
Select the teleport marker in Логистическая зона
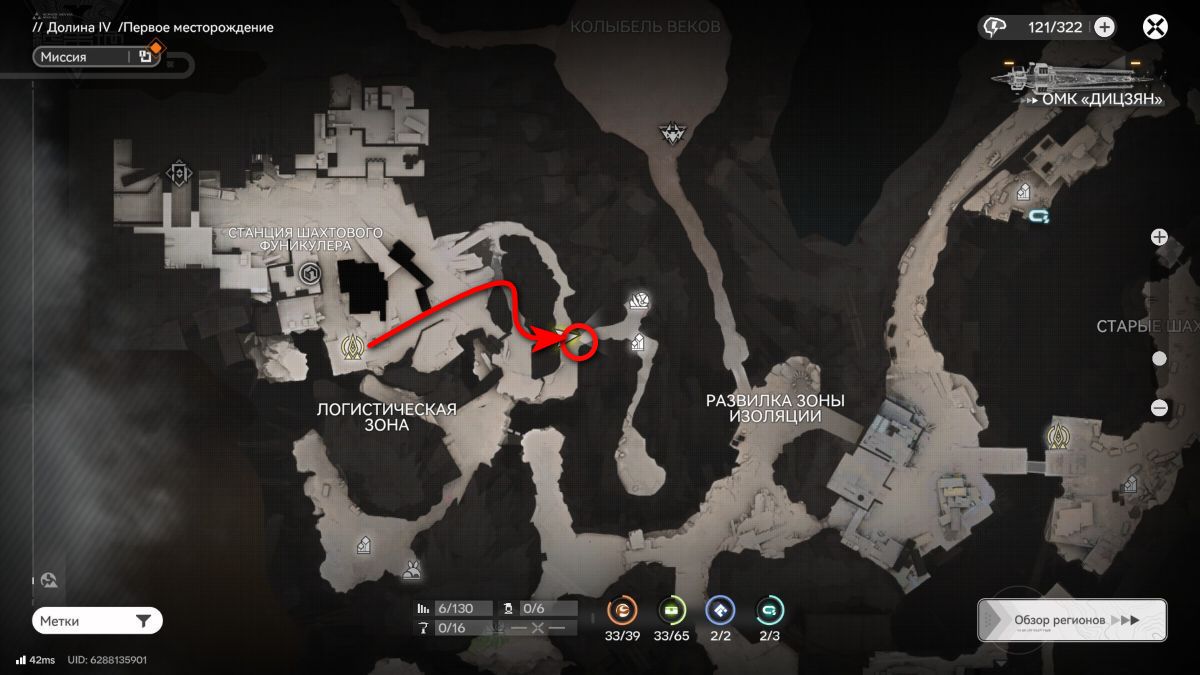[352, 346]
